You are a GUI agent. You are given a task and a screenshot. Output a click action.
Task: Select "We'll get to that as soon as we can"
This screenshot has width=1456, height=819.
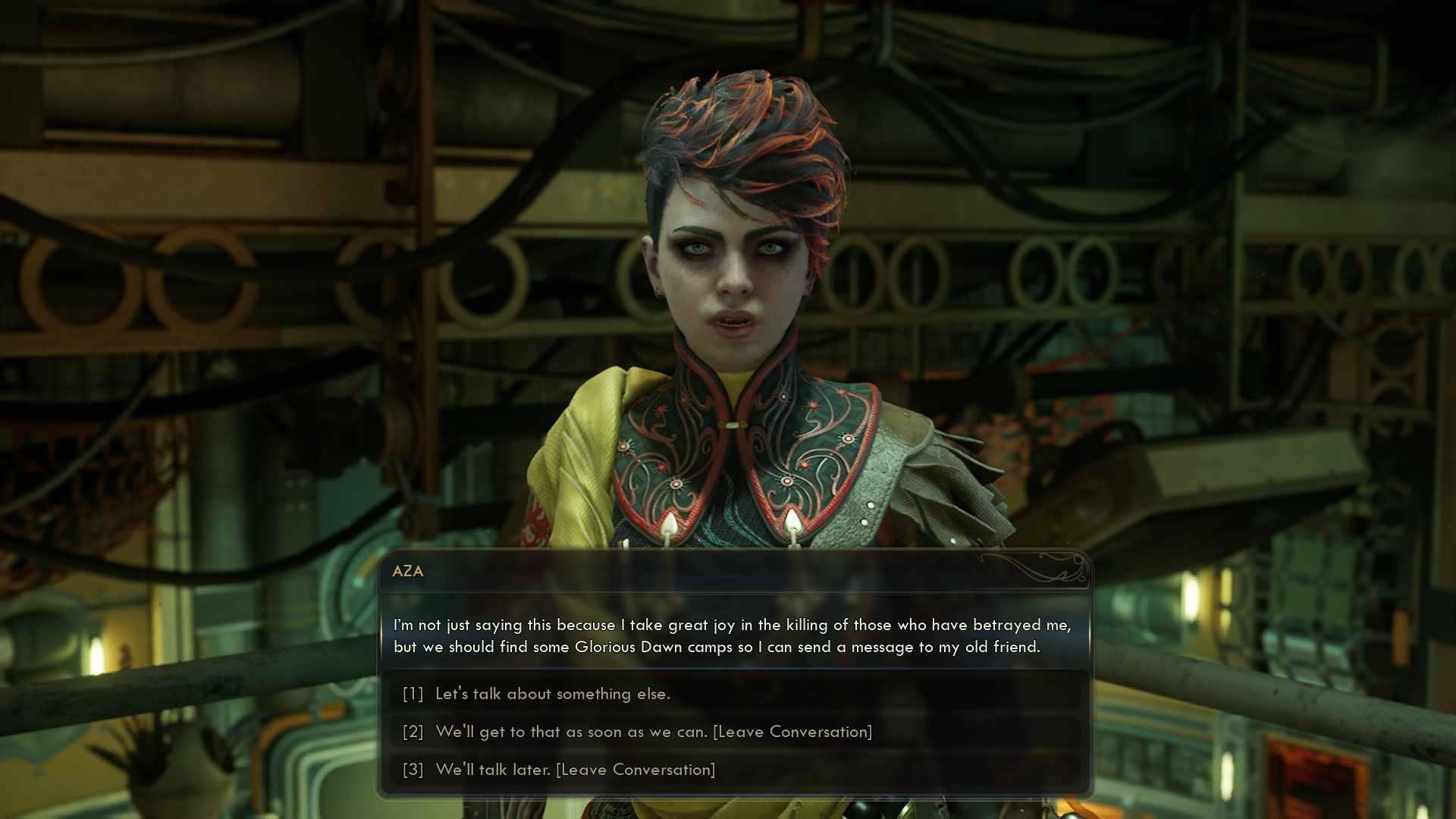click(x=653, y=732)
